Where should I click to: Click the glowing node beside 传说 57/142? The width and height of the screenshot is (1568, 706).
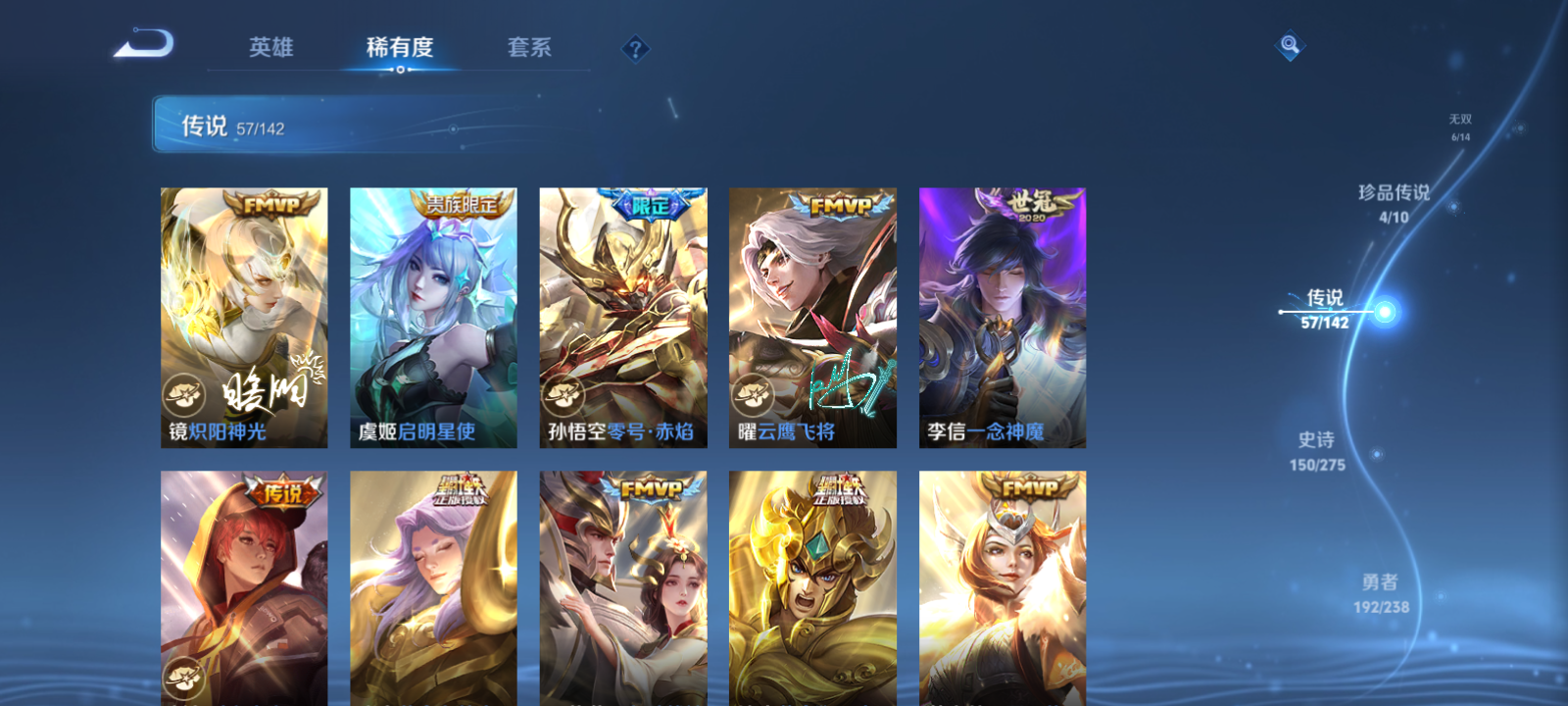[x=1383, y=312]
